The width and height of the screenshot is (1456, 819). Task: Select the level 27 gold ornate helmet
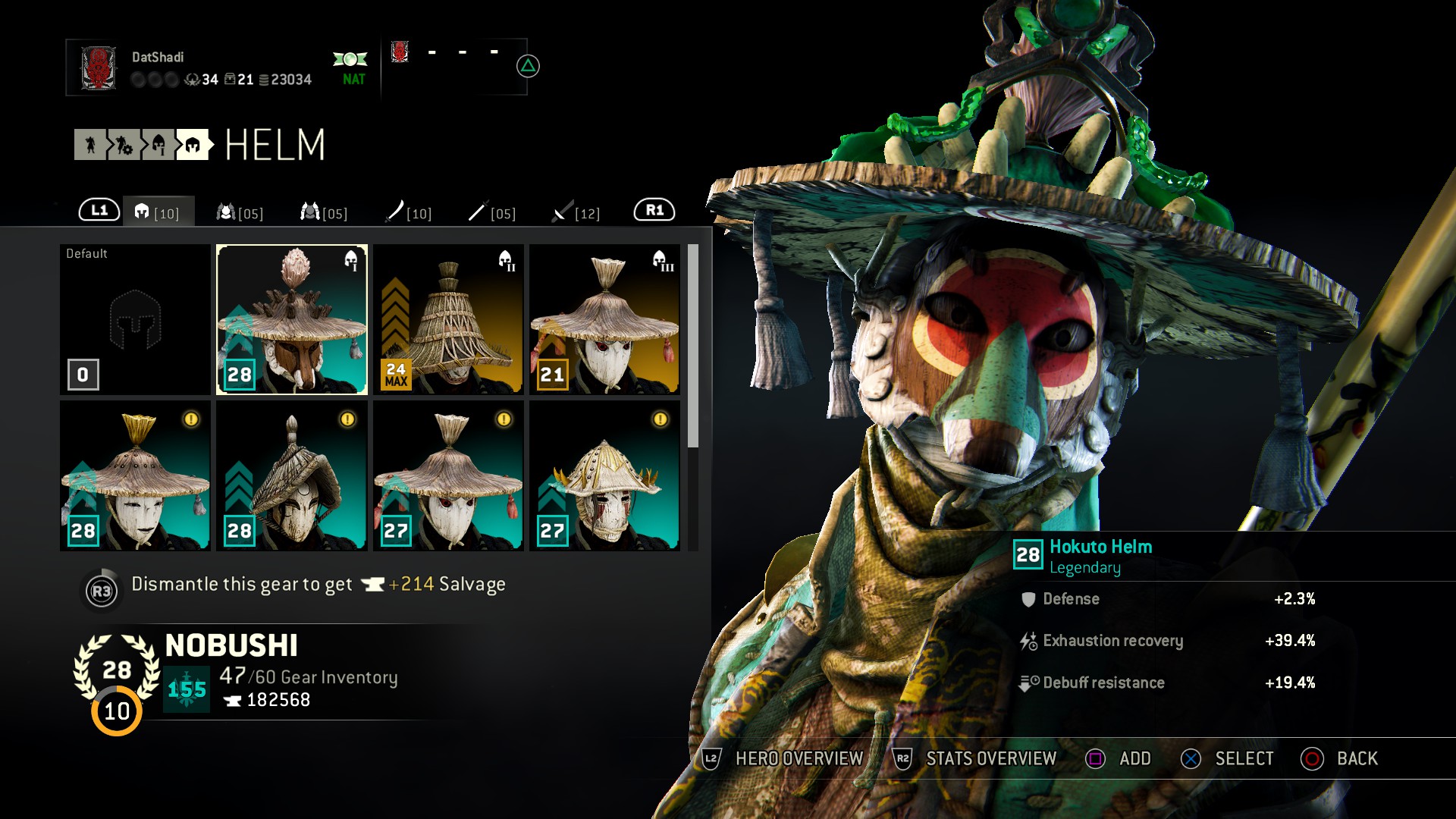click(x=604, y=475)
